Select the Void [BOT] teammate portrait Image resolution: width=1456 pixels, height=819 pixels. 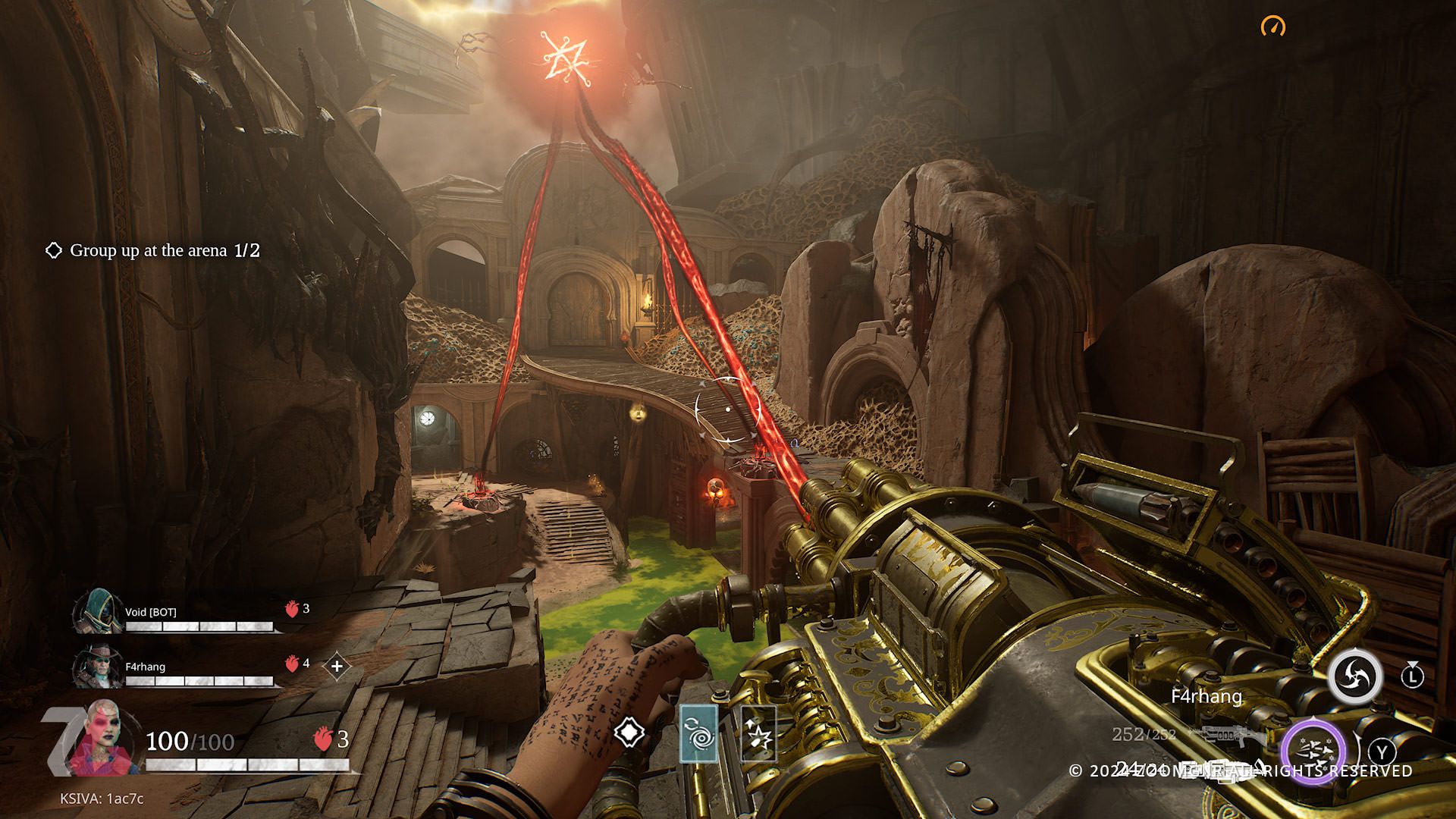(x=99, y=611)
